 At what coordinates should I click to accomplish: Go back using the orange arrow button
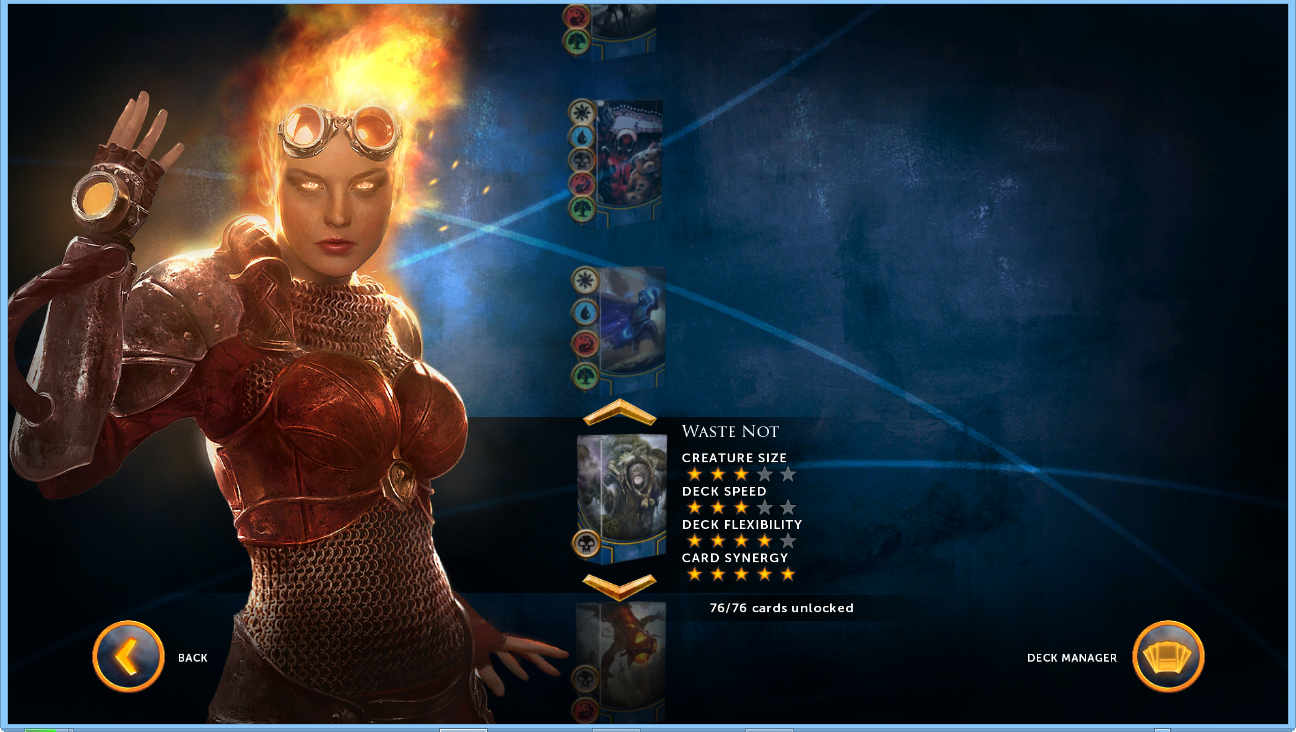pyautogui.click(x=128, y=657)
